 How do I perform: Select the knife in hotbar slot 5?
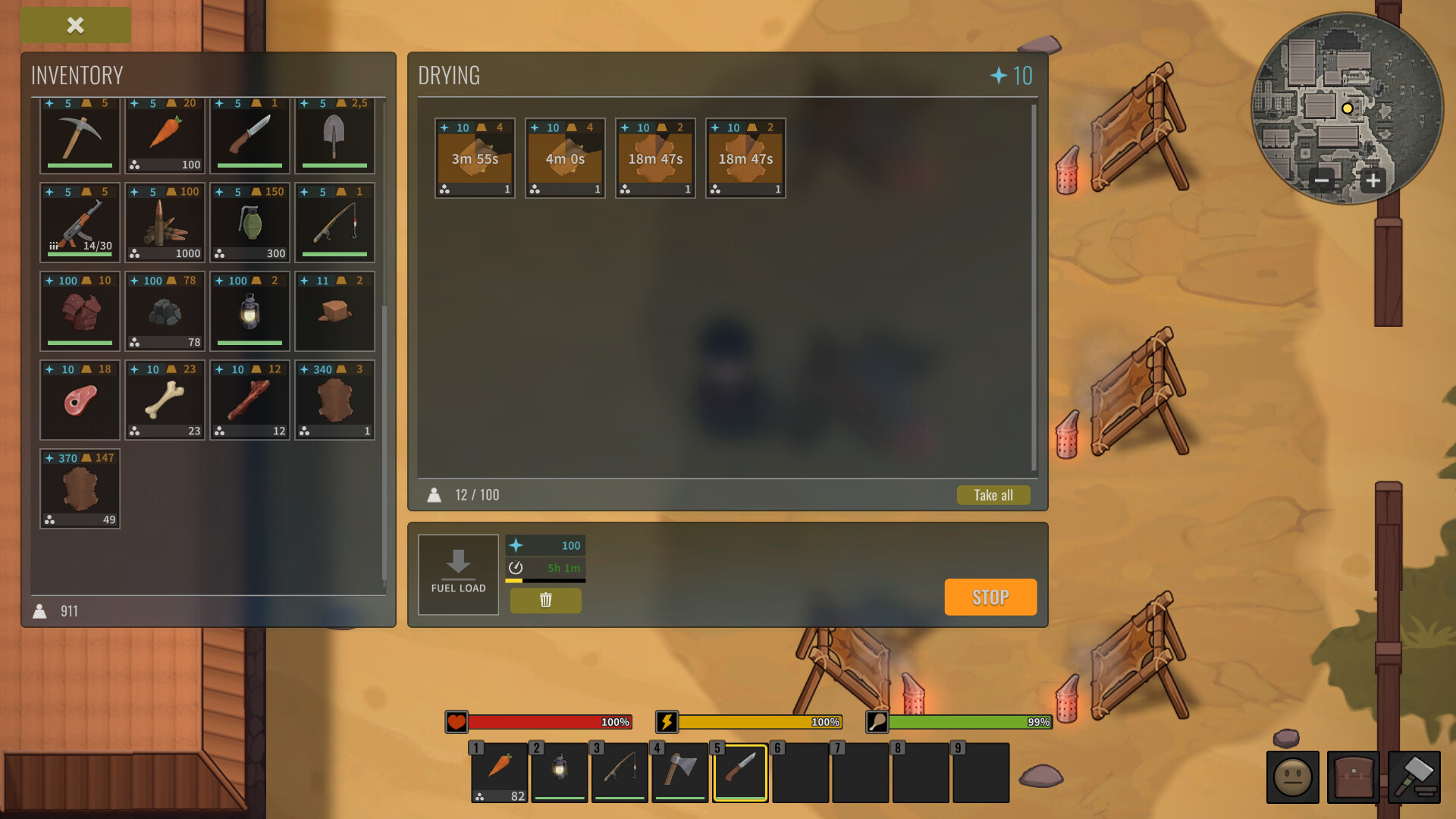click(x=739, y=773)
